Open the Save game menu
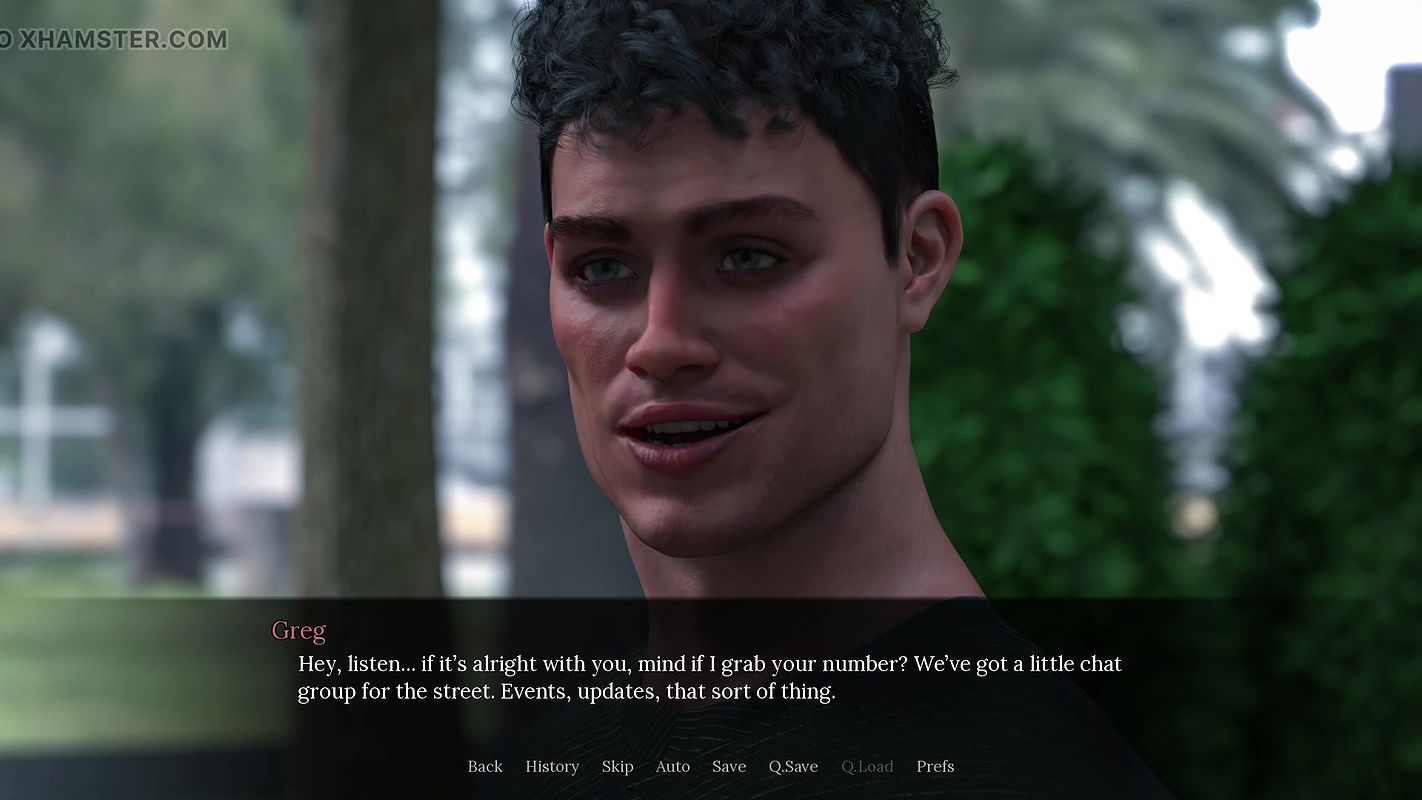The image size is (1422, 800). [729, 766]
